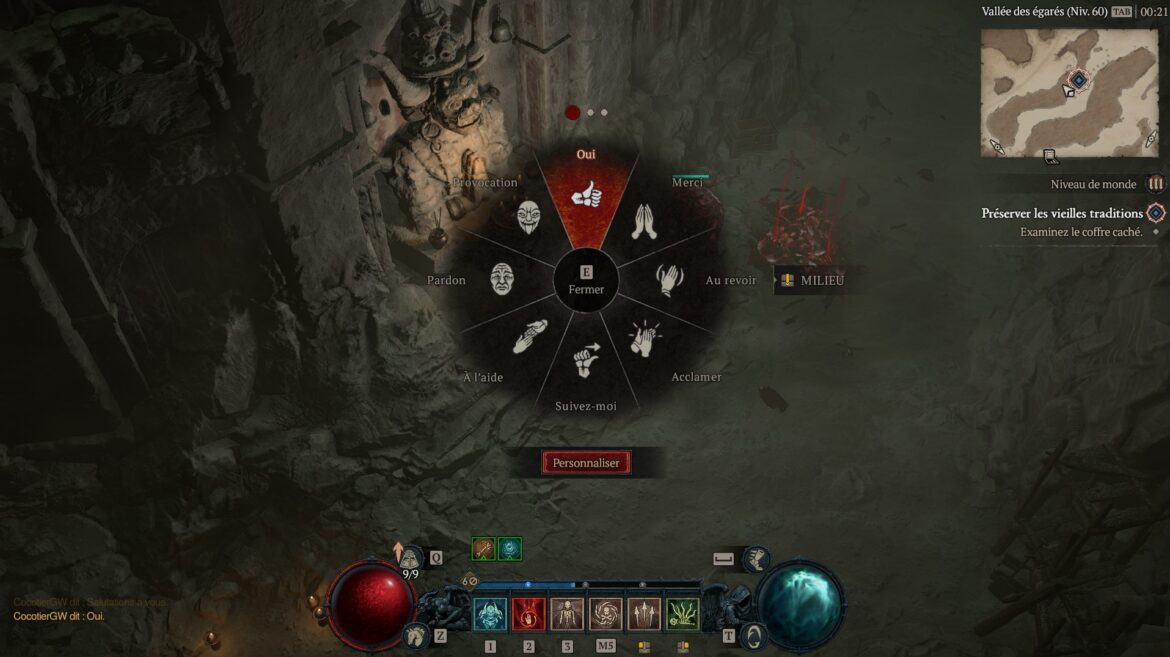The width and height of the screenshot is (1170, 657).
Task: Select the Oui thumbs-up emote
Action: pos(586,196)
